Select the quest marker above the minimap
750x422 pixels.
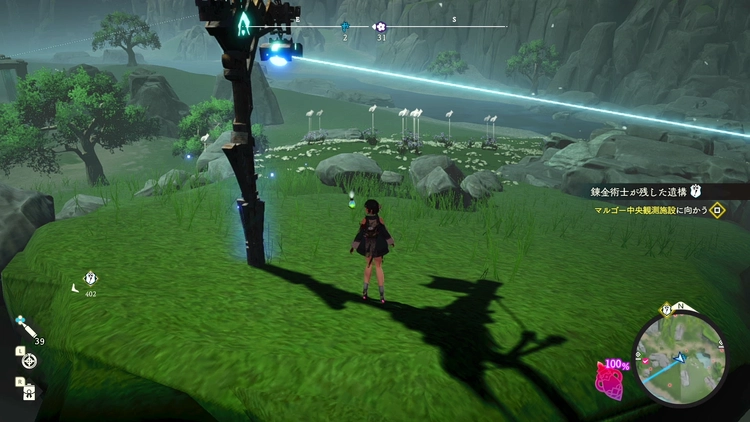665,309
